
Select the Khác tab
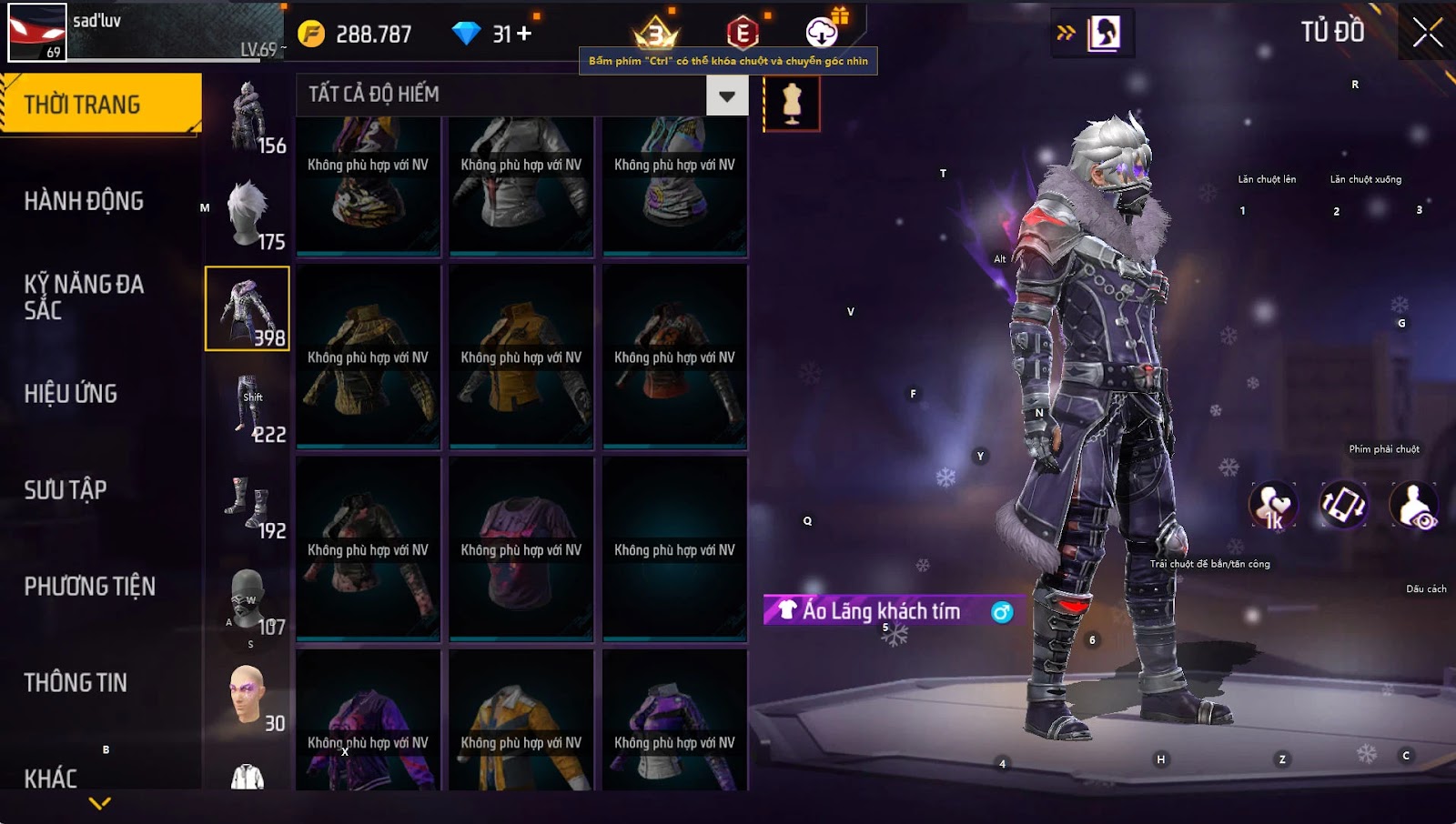51,778
